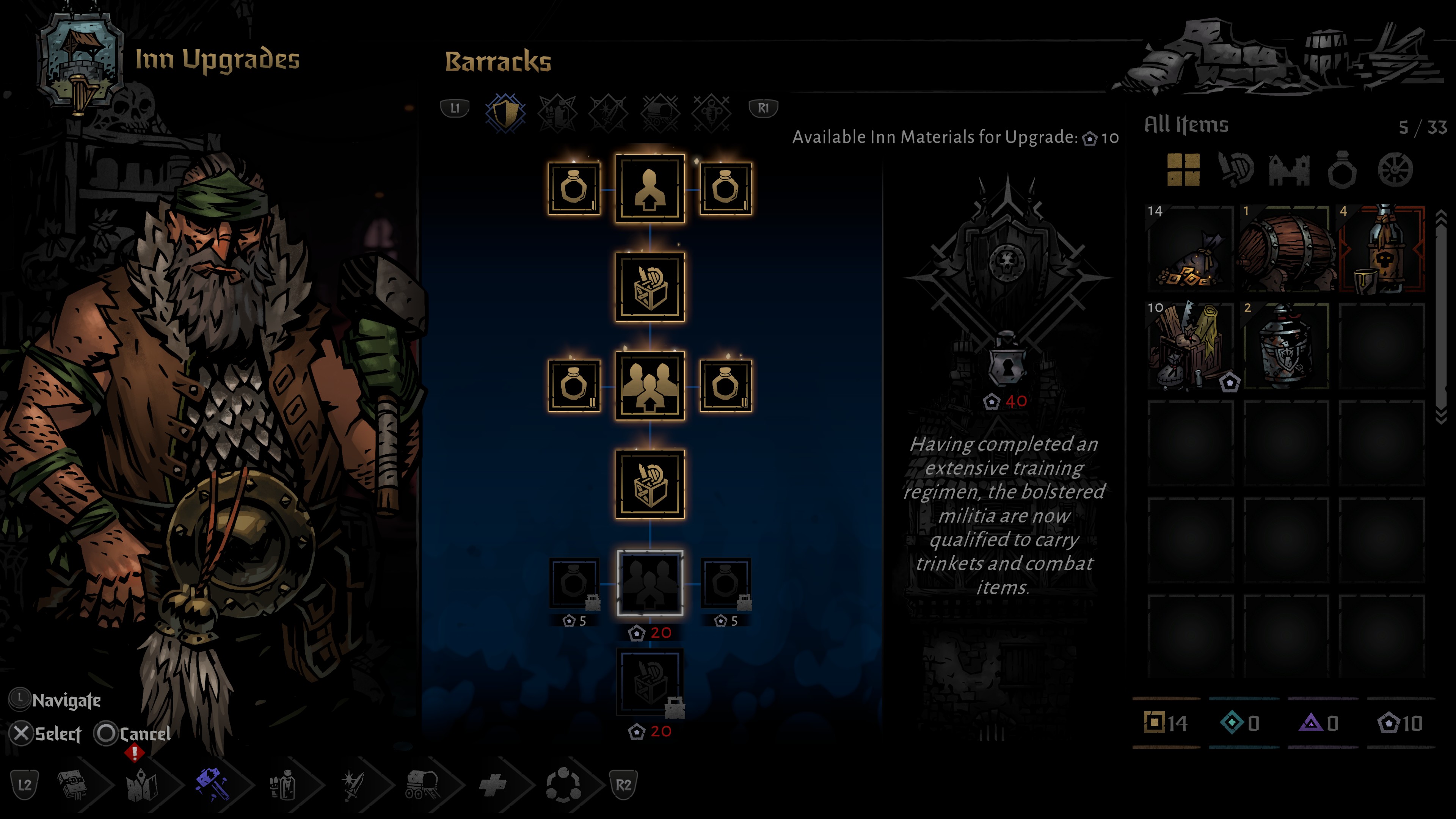Image resolution: width=1456 pixels, height=819 pixels.
Task: Switch to the gauntlet and bottle upgrade tab
Action: point(557,113)
